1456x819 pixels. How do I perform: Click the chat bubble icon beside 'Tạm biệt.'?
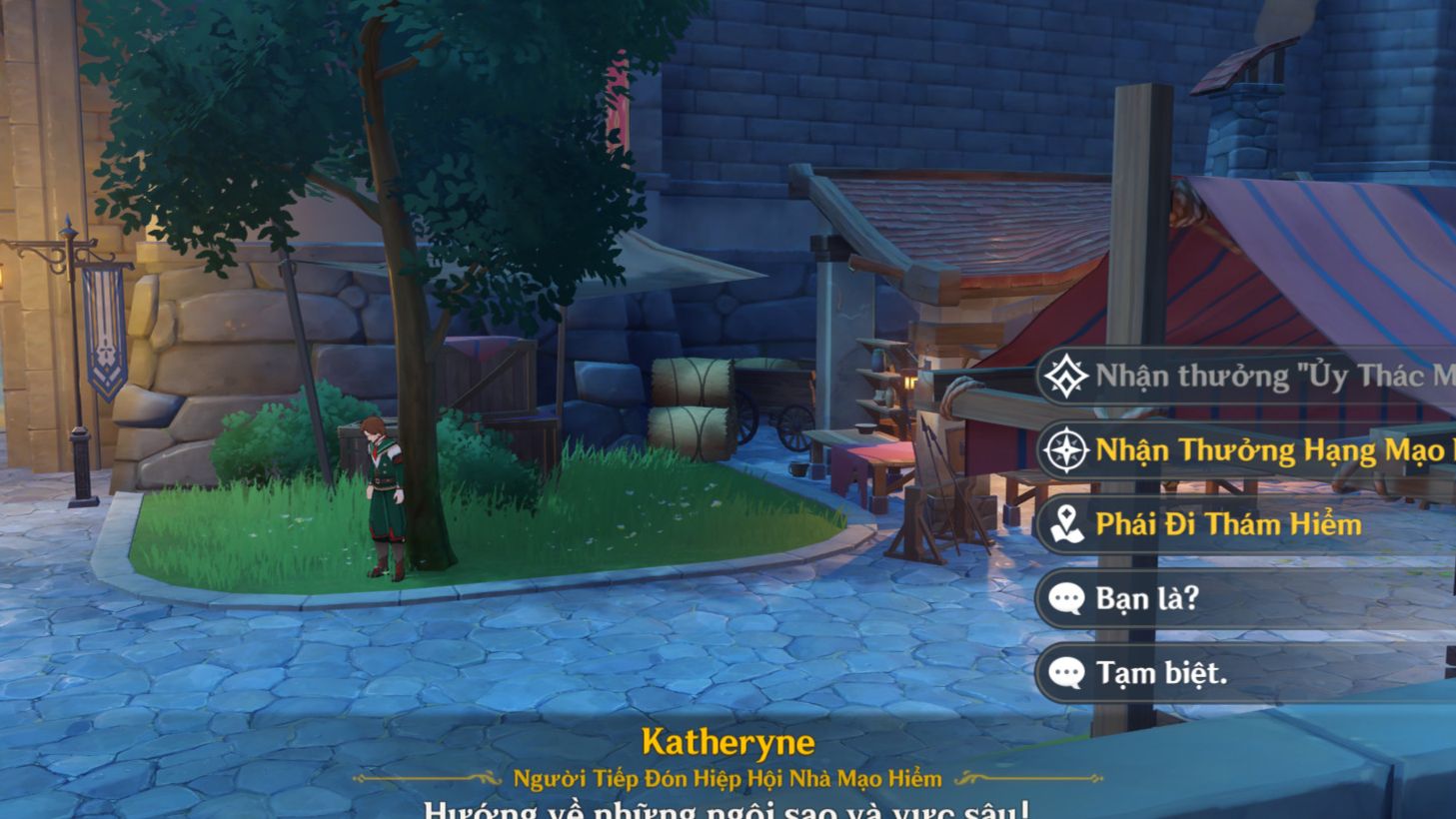1068,672
